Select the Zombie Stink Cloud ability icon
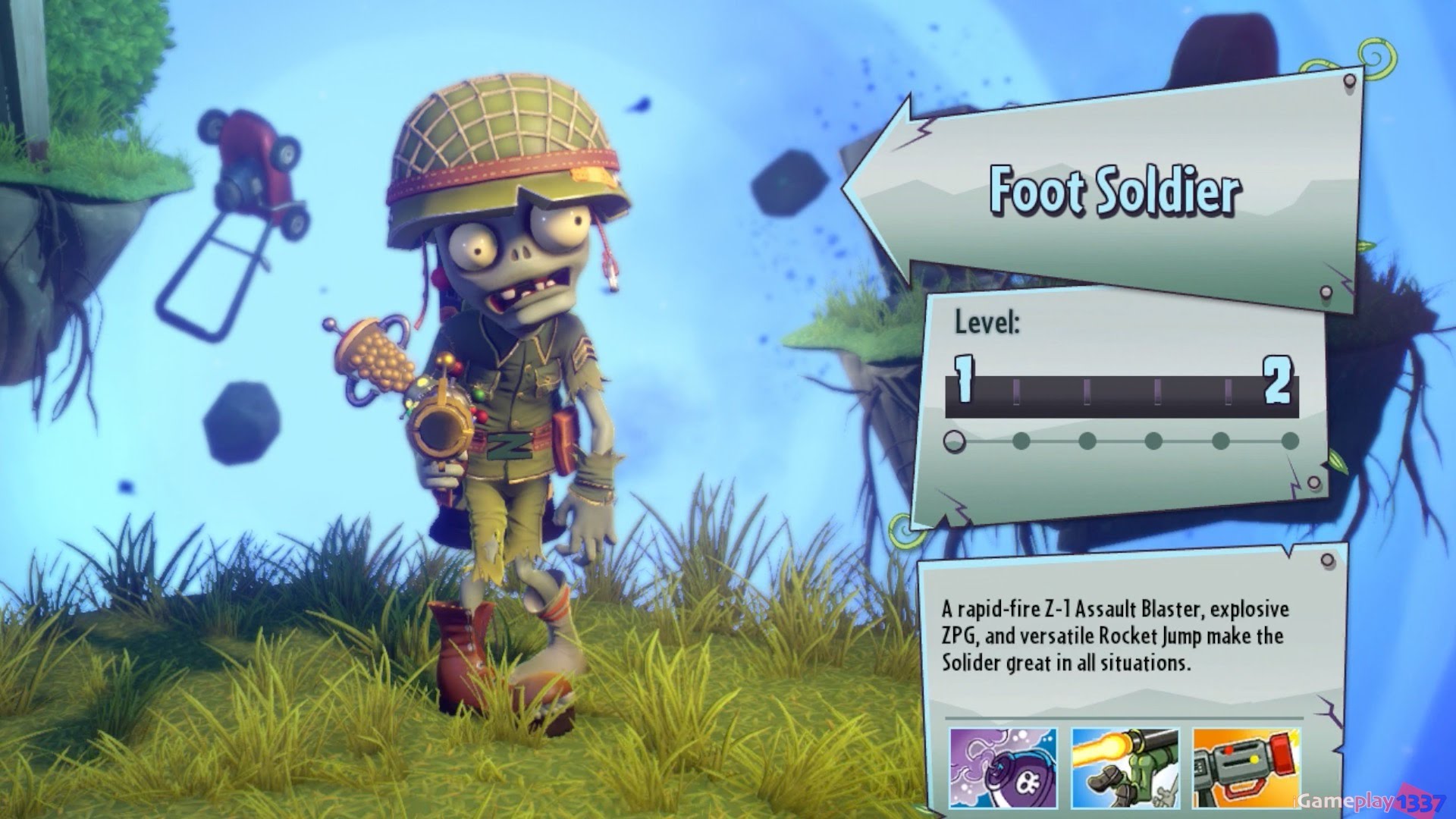Viewport: 1456px width, 819px height. click(x=1003, y=767)
